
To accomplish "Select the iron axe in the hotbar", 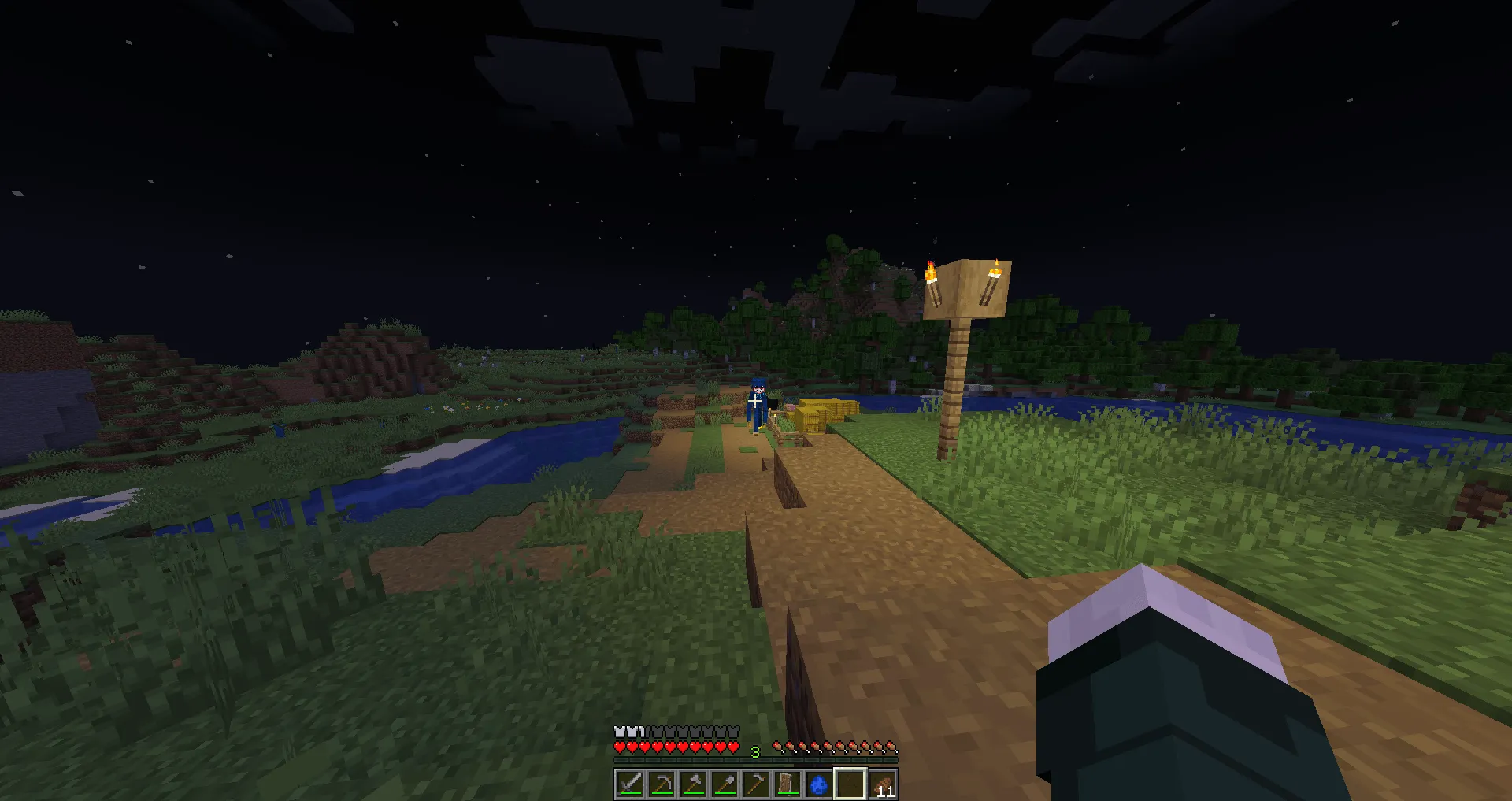I will pyautogui.click(x=692, y=784).
